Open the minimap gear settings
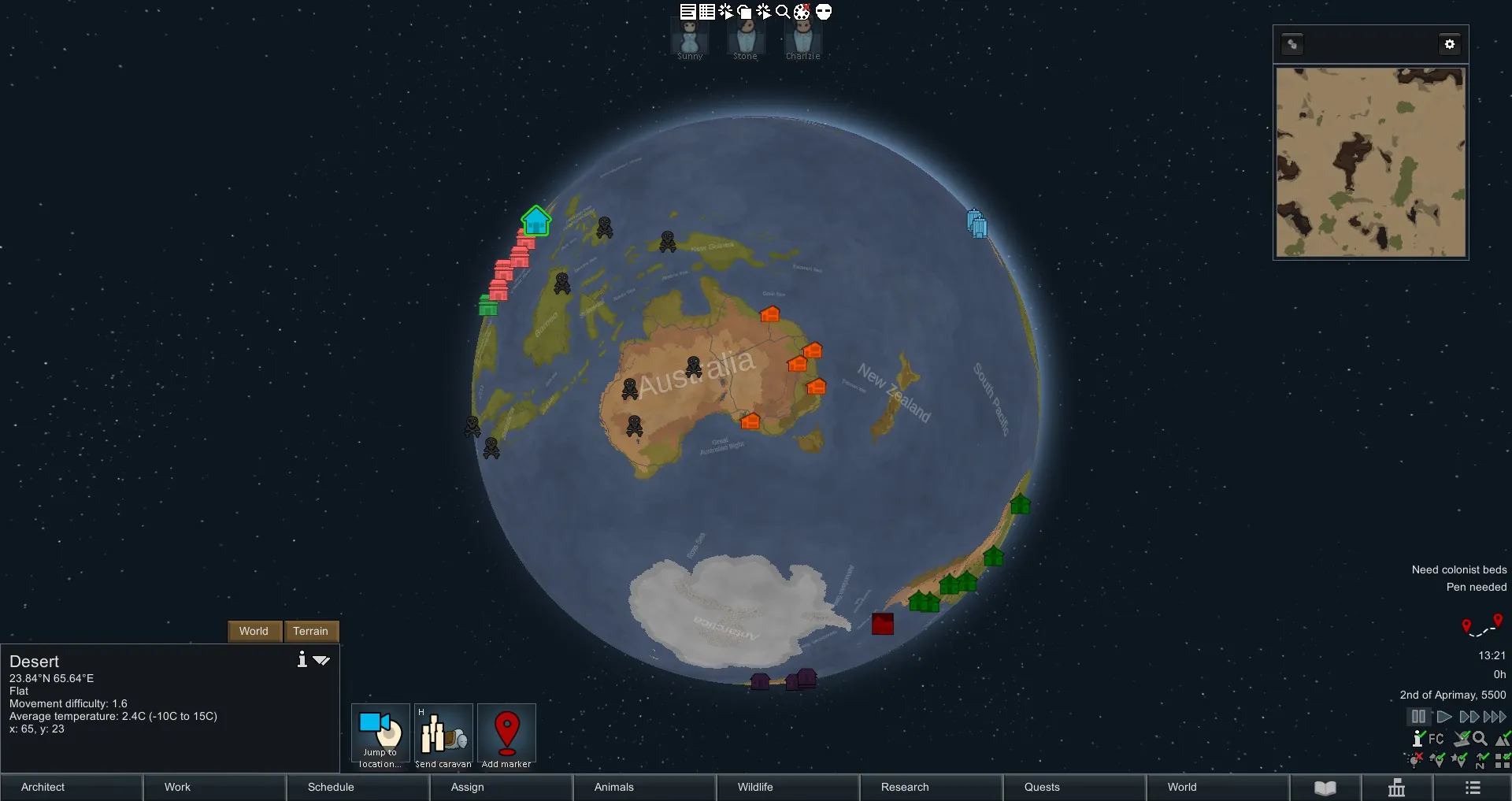Viewport: 1512px width, 801px height. coord(1449,44)
